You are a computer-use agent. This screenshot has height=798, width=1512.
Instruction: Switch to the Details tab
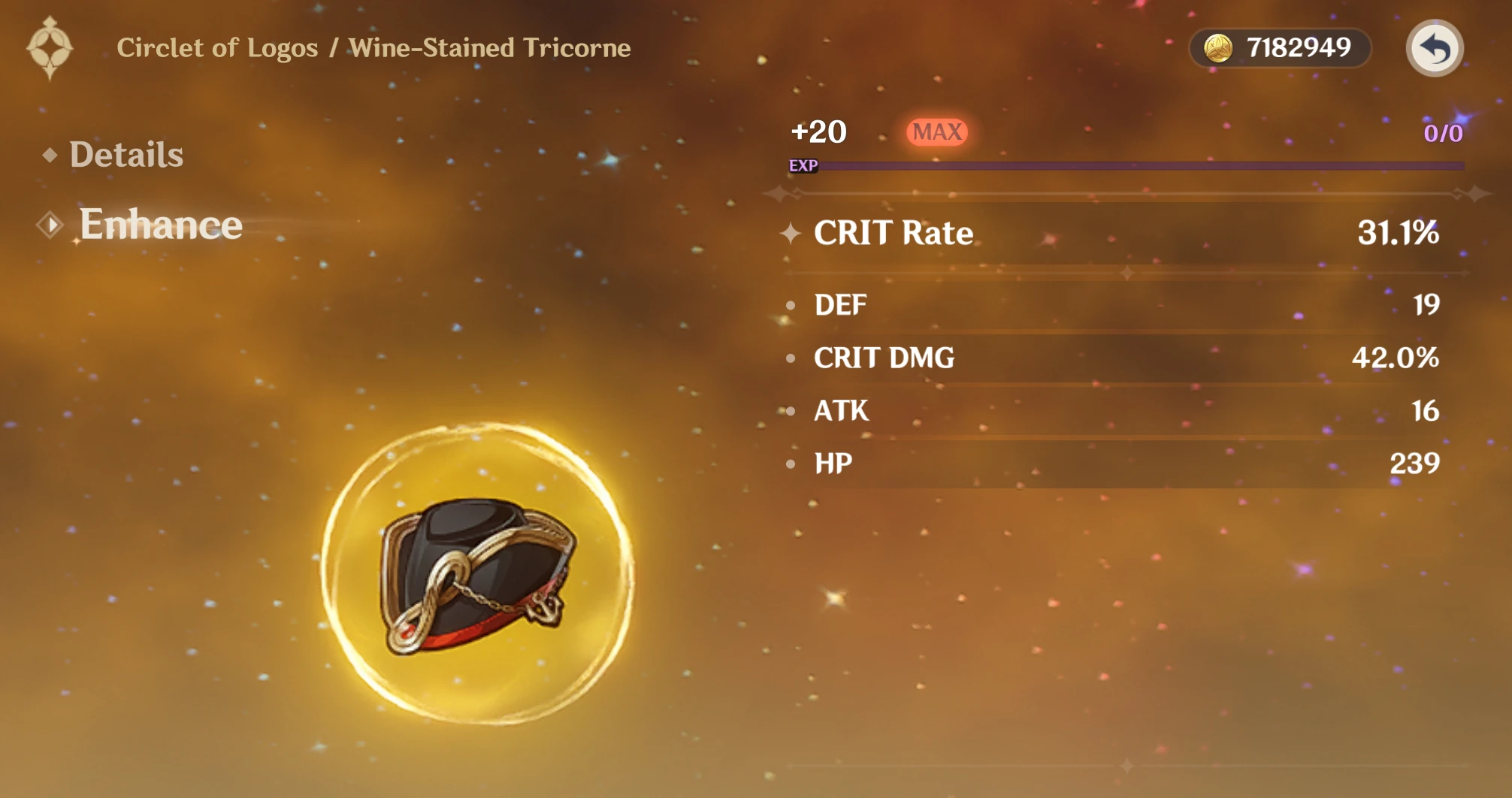click(x=126, y=155)
